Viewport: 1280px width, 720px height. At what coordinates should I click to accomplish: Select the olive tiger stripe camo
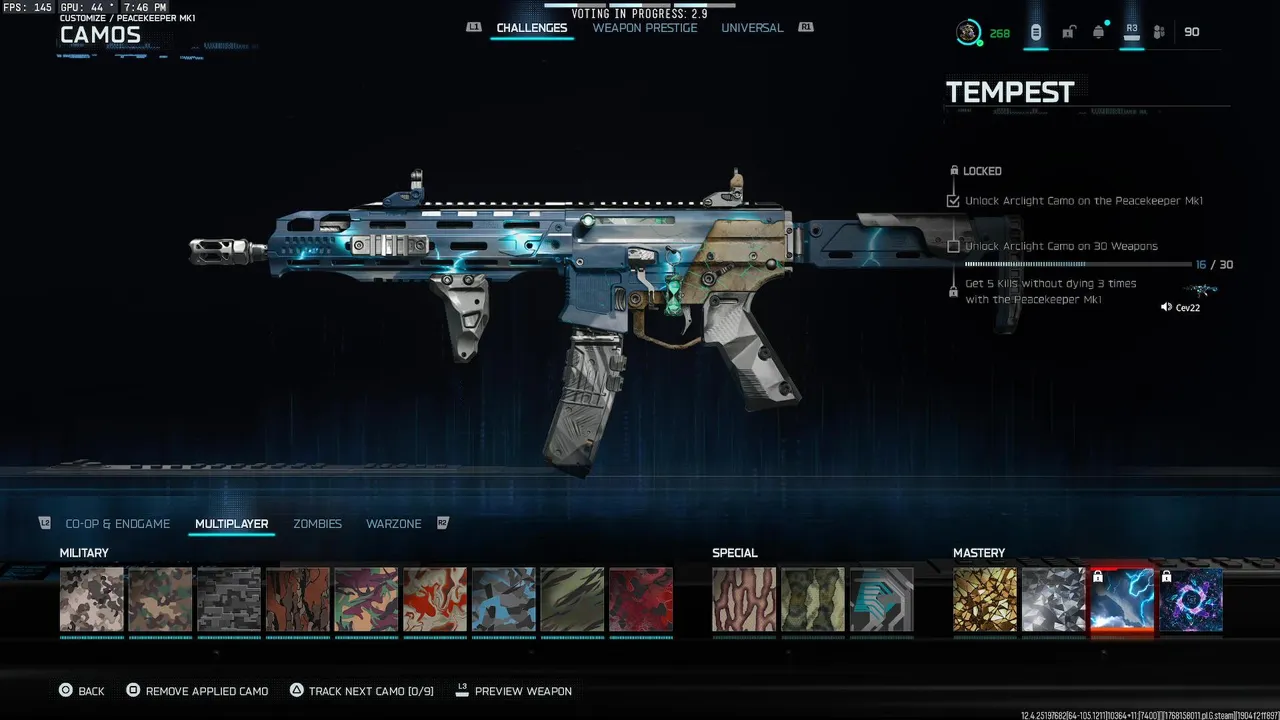572,600
